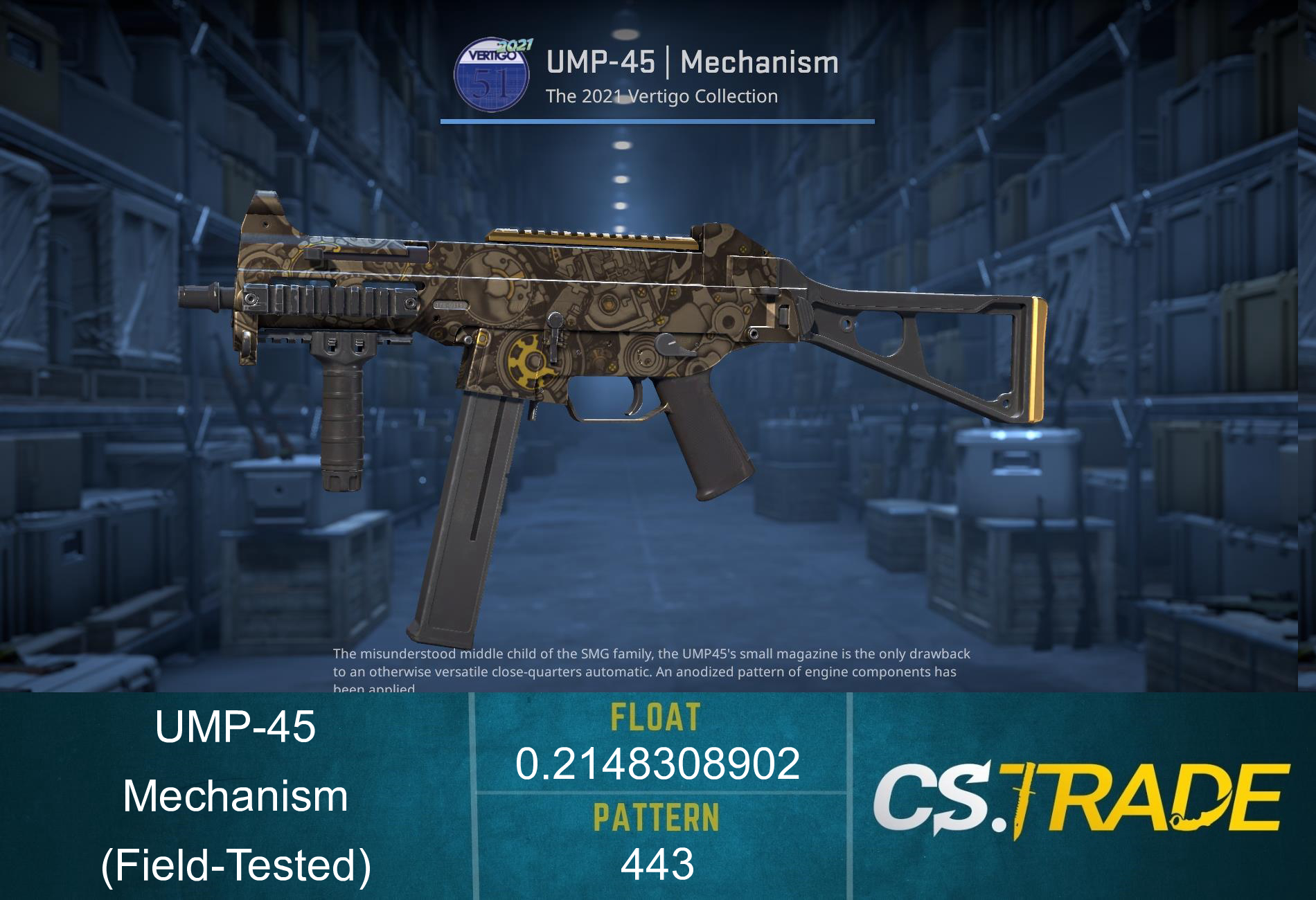
Task: Click the blue divider line under the title
Action: (658, 122)
